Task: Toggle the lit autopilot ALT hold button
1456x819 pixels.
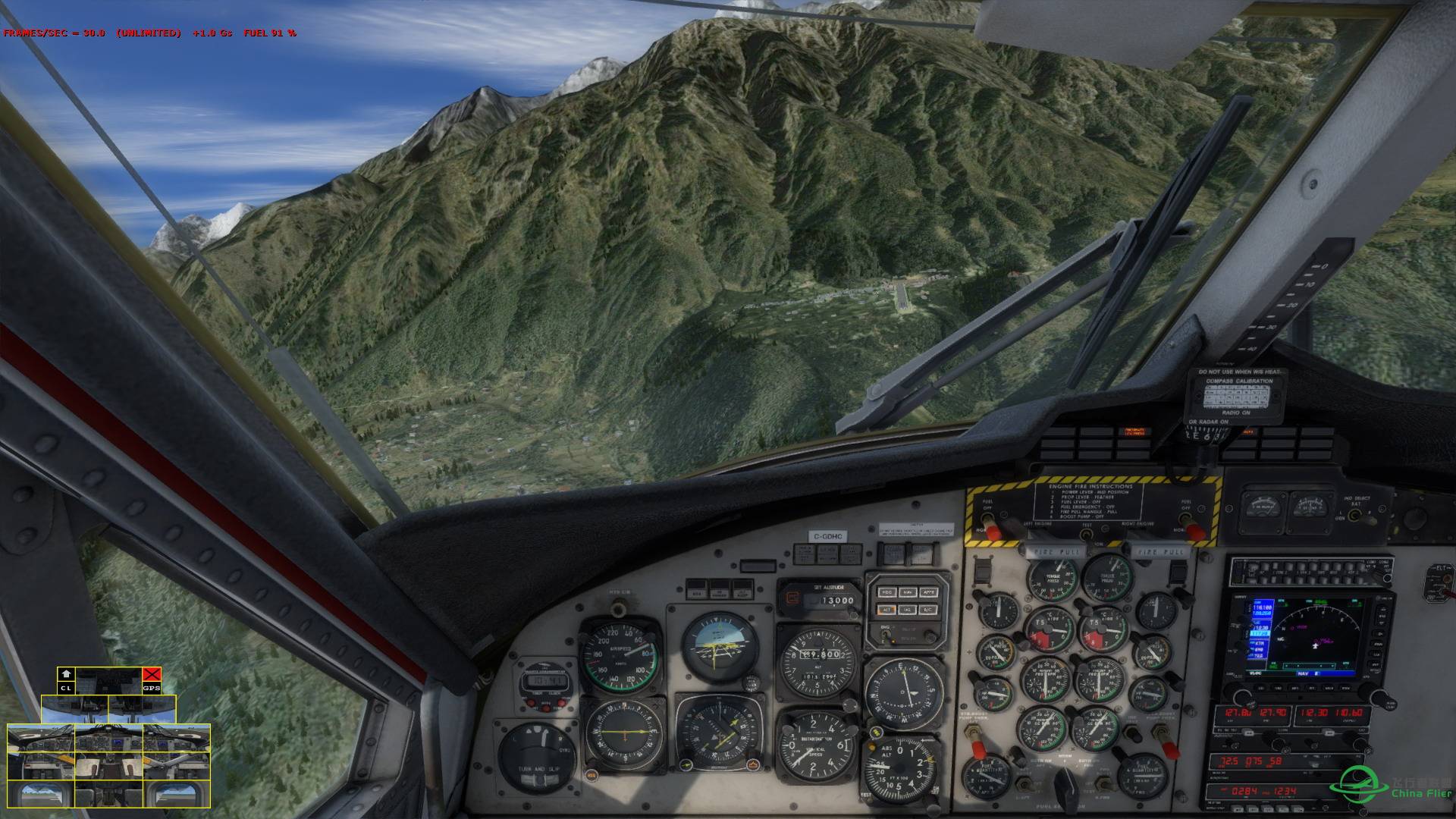Action: (x=886, y=609)
